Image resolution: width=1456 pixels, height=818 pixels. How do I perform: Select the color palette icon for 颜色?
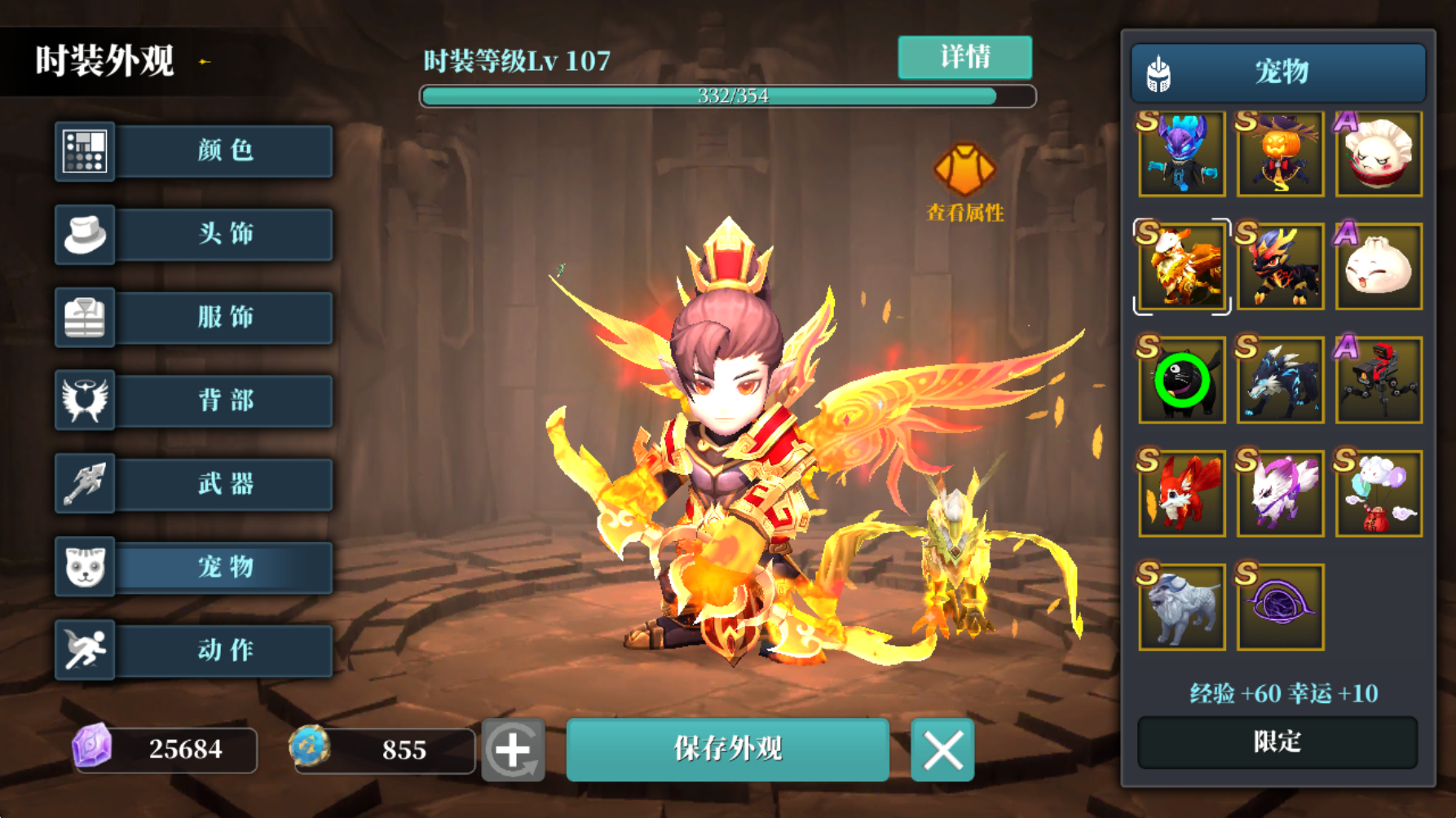point(85,152)
